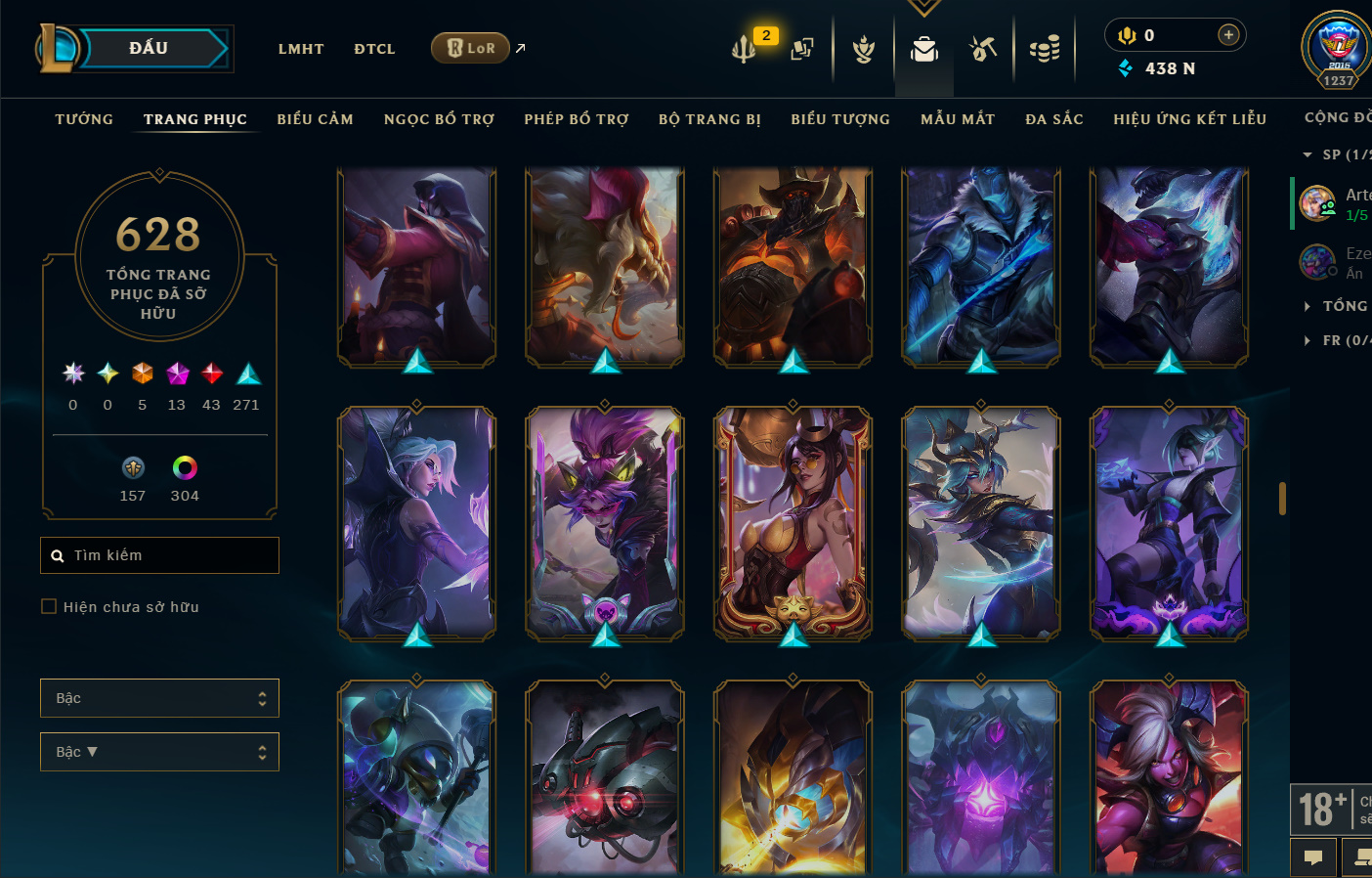The height and width of the screenshot is (878, 1372).
Task: Go to the BỘ TRANG BỊ tab
Action: 709,119
